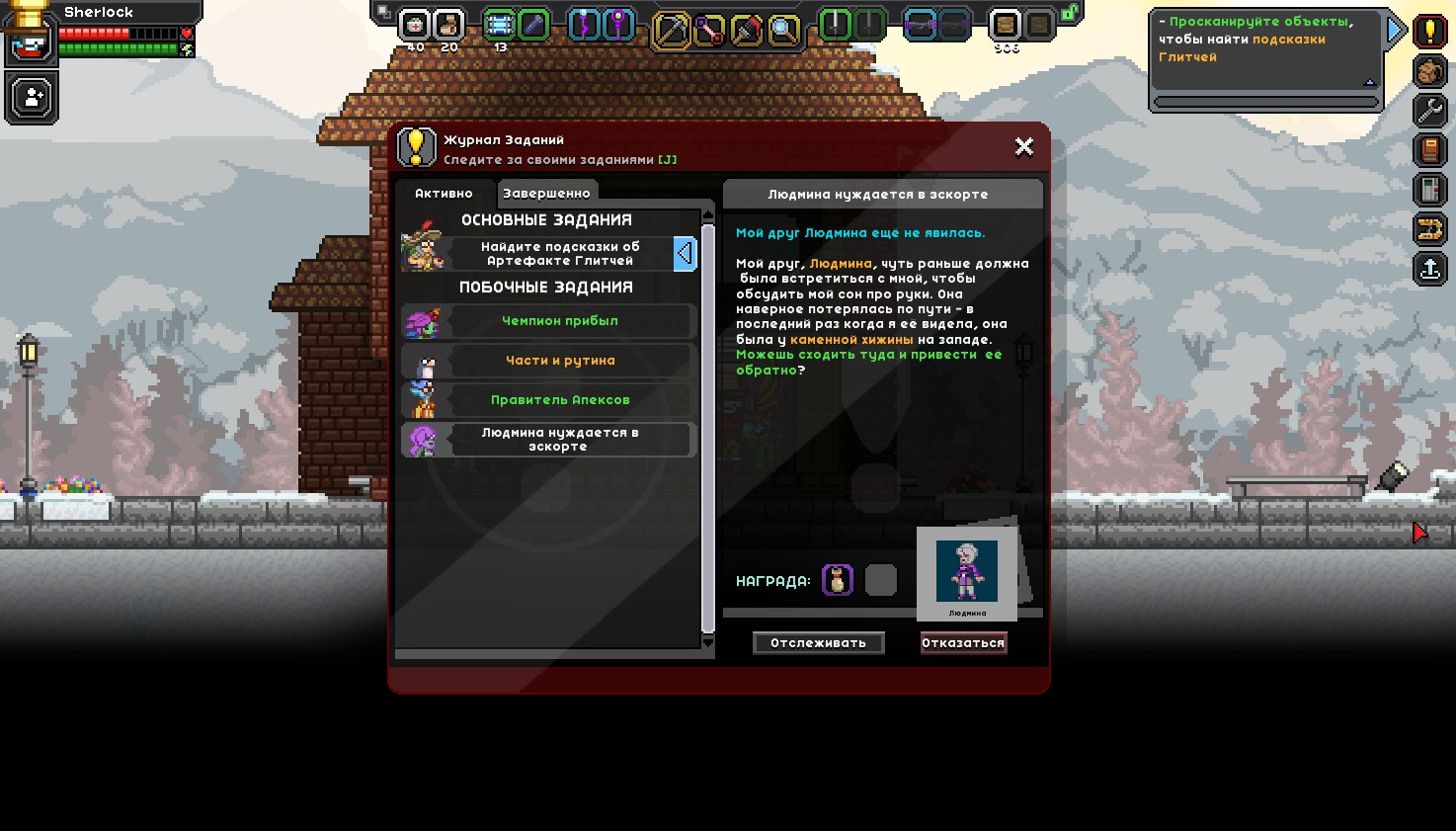
Task: Switch to the Завершенно tab
Action: click(x=547, y=193)
